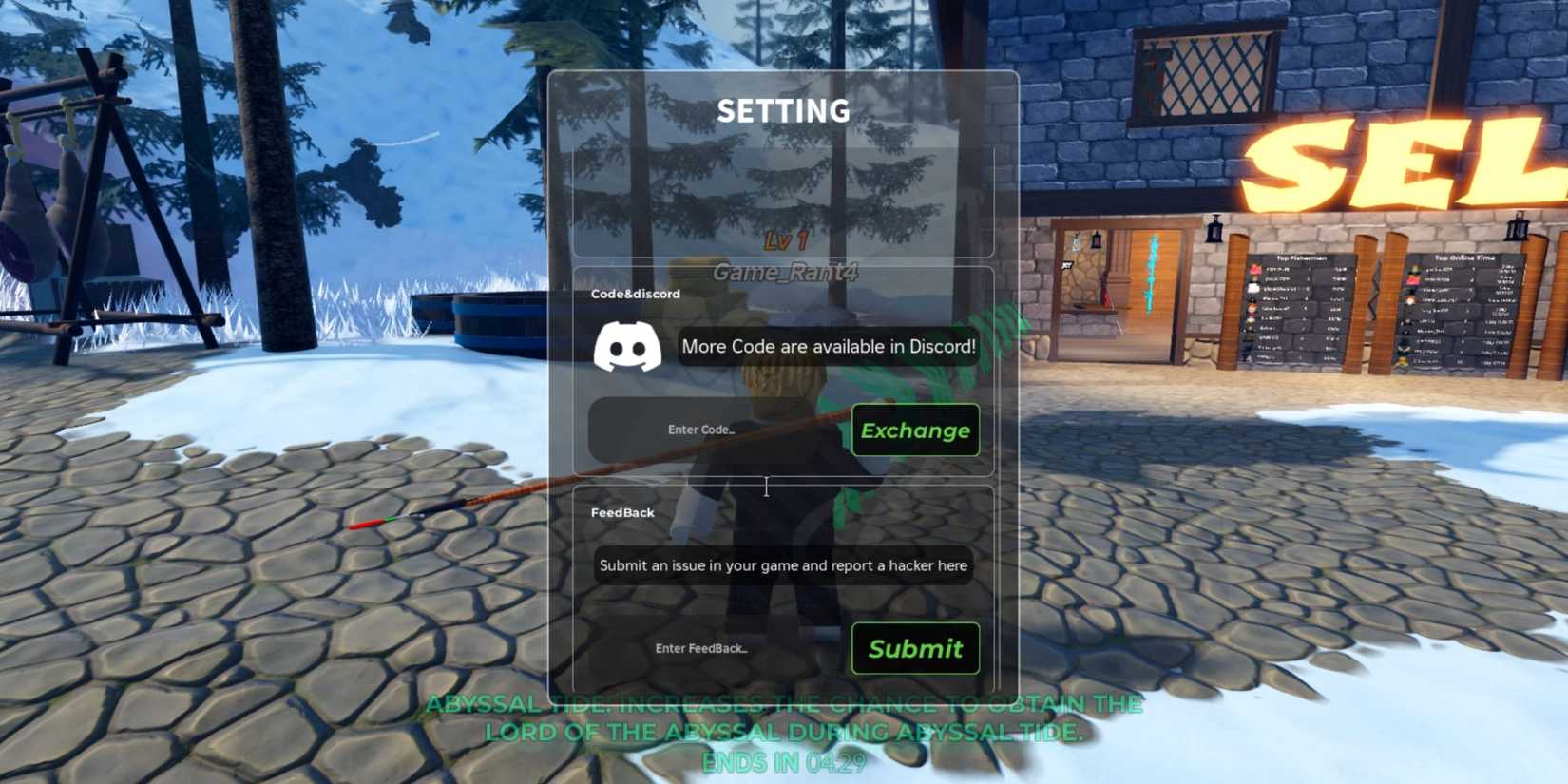This screenshot has height=784, width=1568.
Task: Click the Abyssal Tide countdown text
Action: tap(784, 763)
